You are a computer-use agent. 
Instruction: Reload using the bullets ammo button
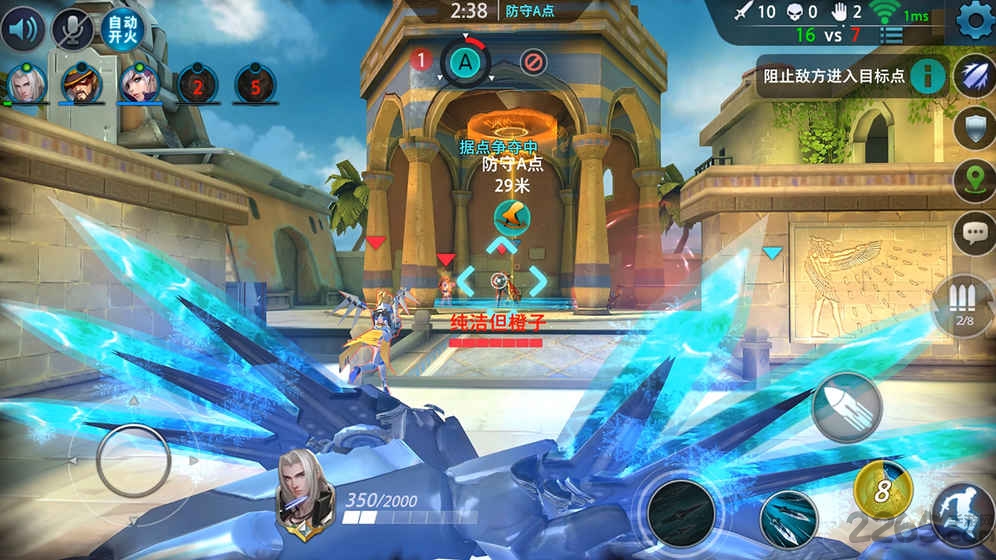[x=962, y=305]
